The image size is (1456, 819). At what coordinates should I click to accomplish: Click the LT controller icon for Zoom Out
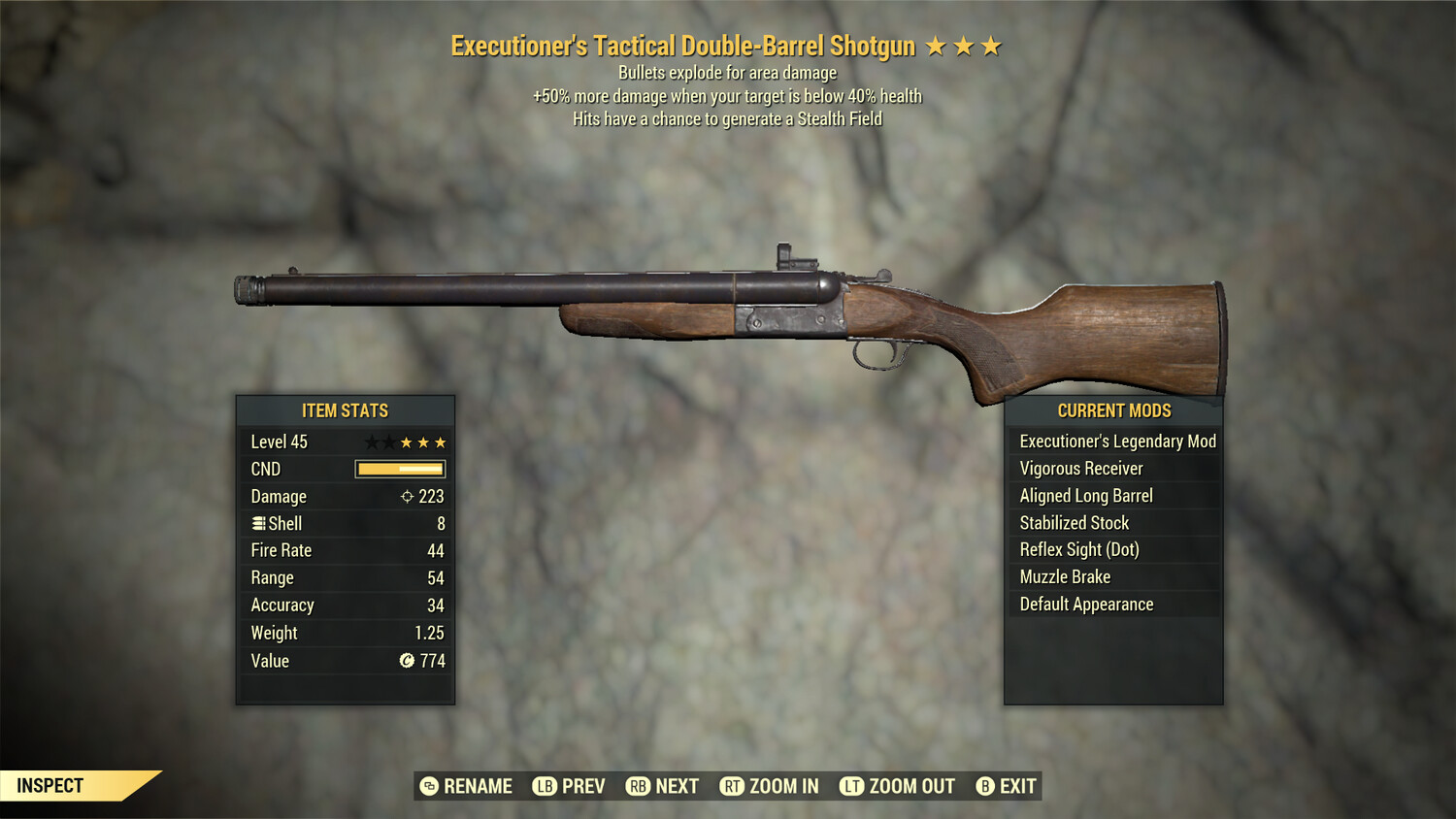[x=850, y=786]
